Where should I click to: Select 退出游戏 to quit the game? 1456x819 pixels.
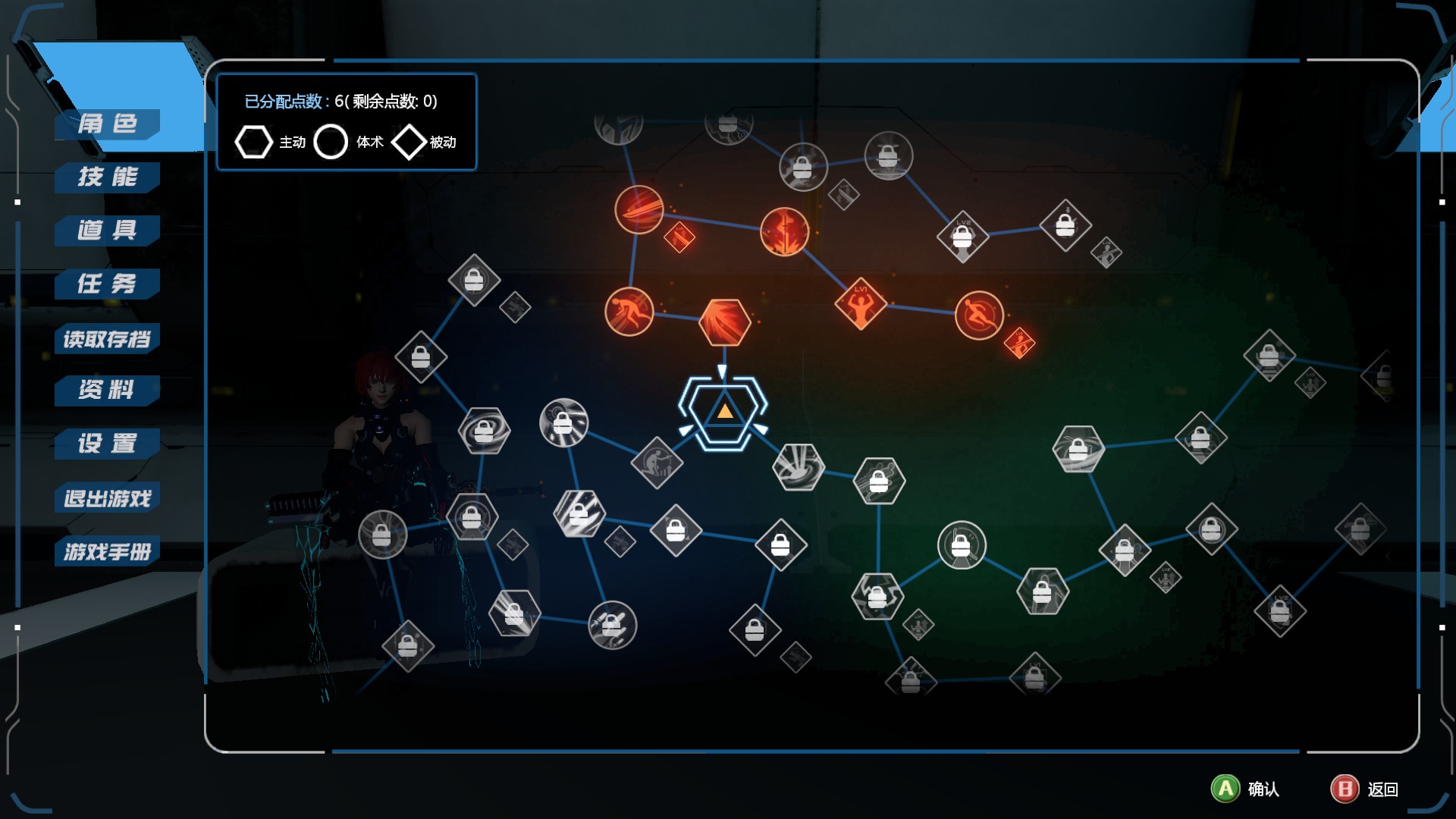108,498
